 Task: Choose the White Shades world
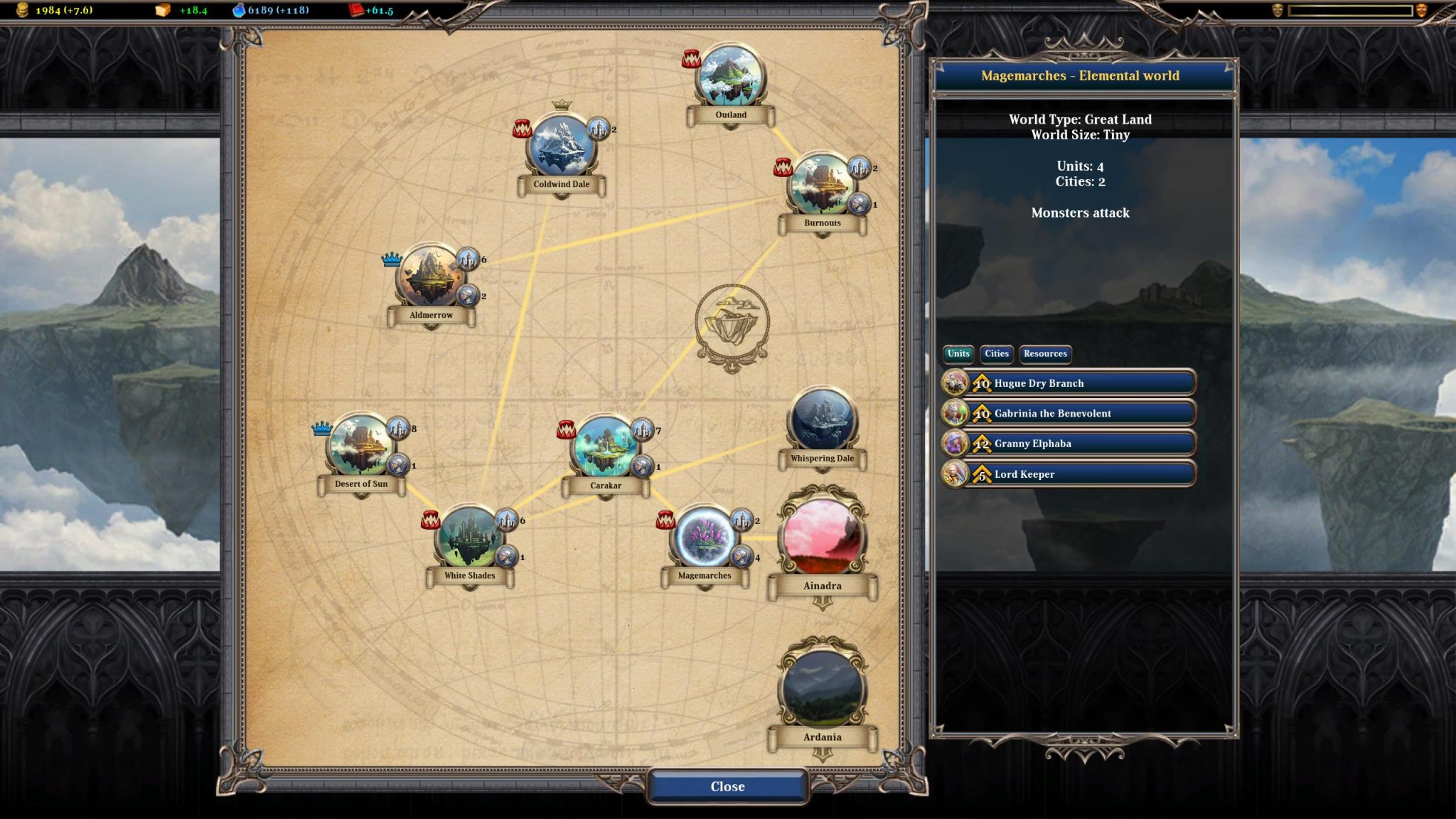pyautogui.click(x=469, y=537)
